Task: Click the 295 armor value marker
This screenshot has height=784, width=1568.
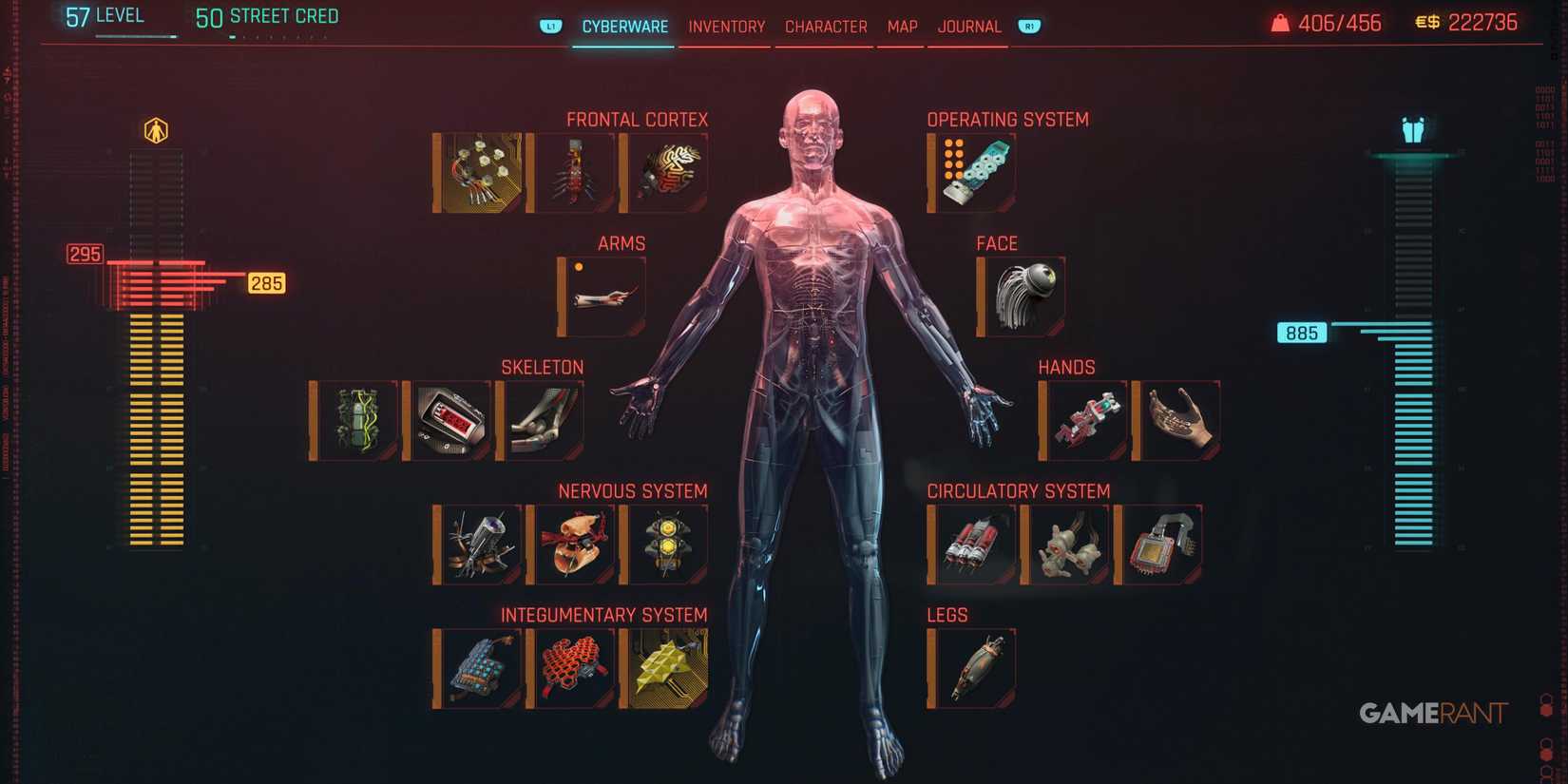Action: (84, 254)
